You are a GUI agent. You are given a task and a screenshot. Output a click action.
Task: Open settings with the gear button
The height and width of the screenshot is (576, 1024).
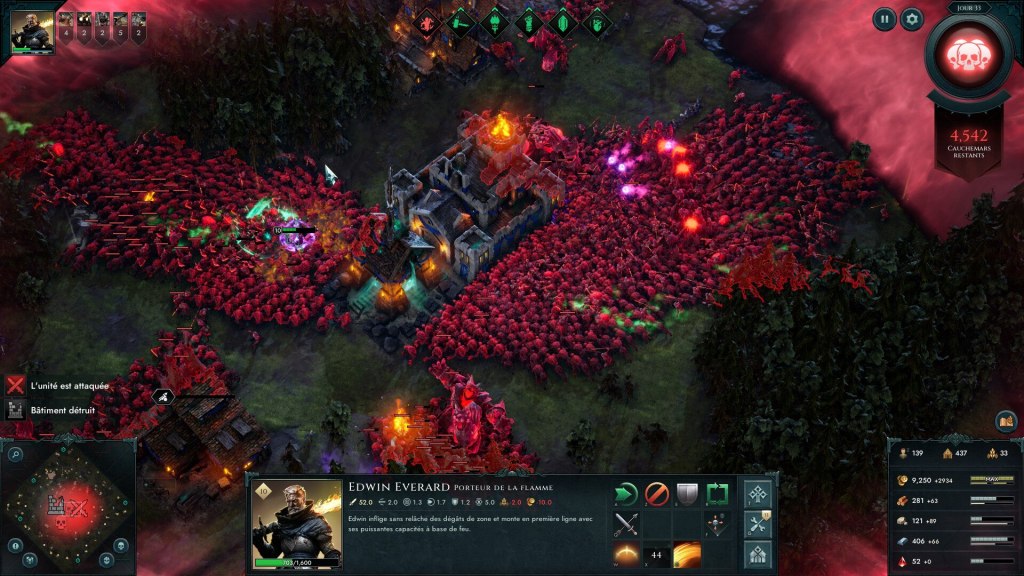click(x=911, y=18)
